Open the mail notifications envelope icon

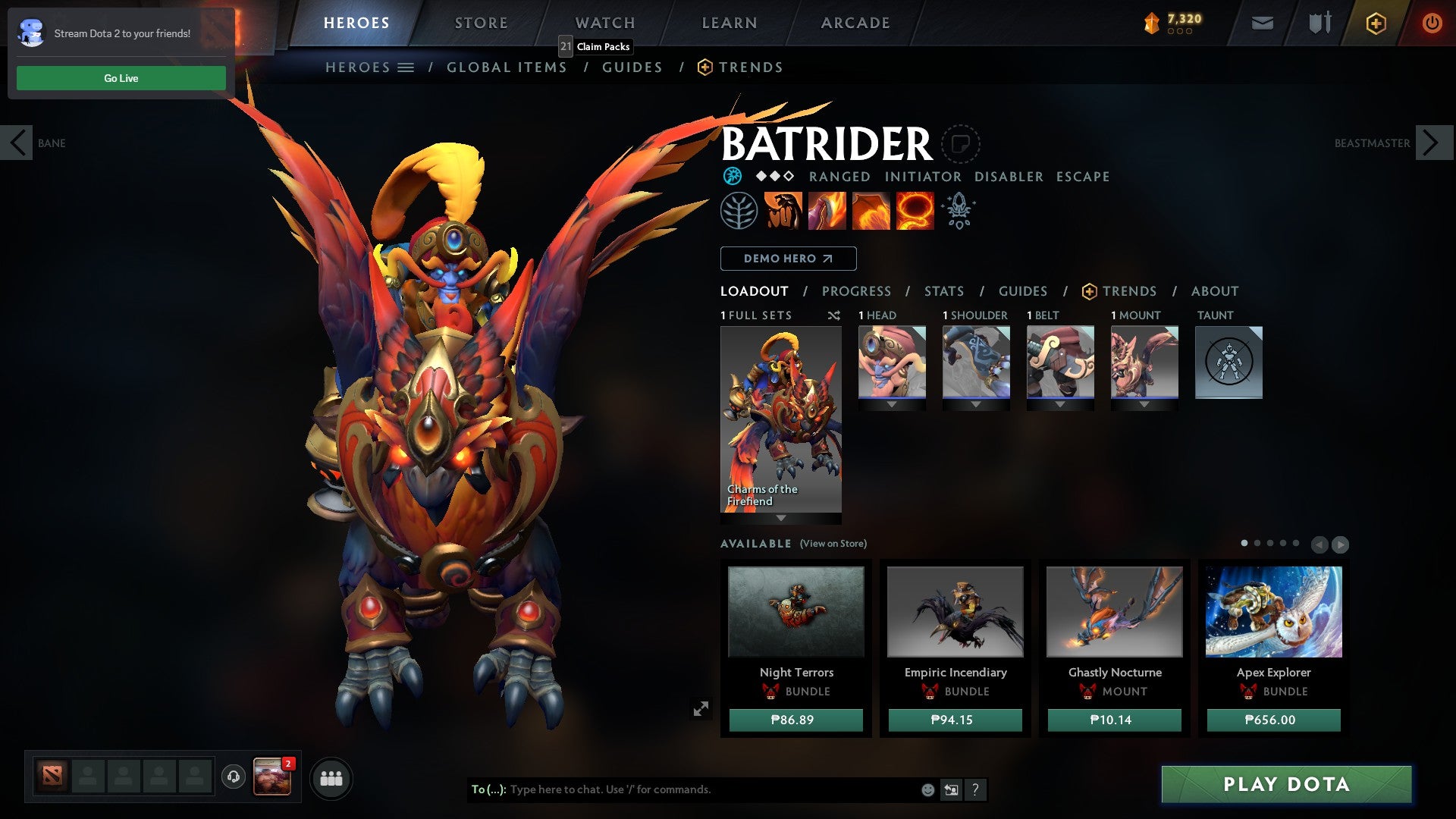(1262, 23)
